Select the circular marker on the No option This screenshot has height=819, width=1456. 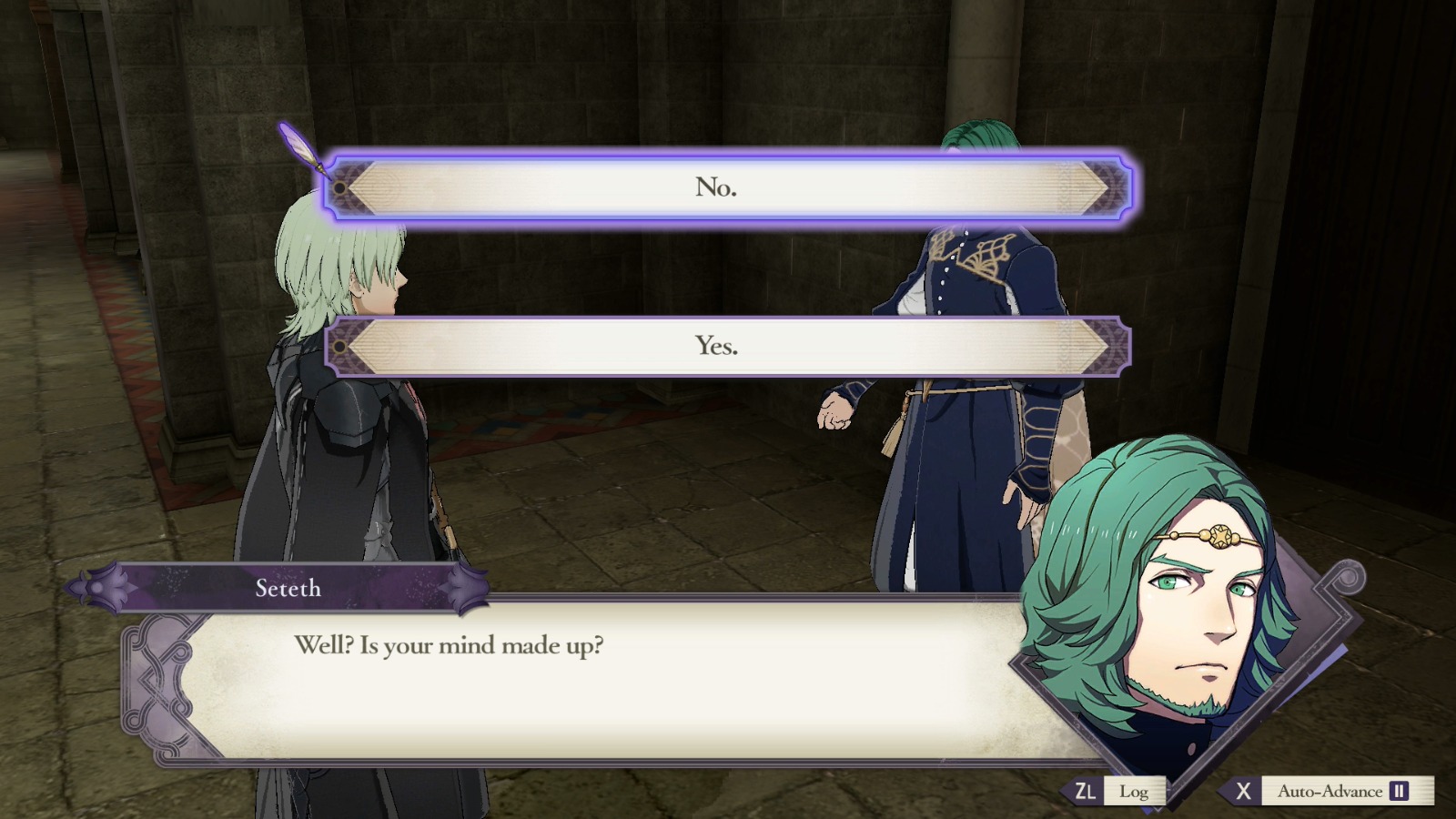[339, 187]
